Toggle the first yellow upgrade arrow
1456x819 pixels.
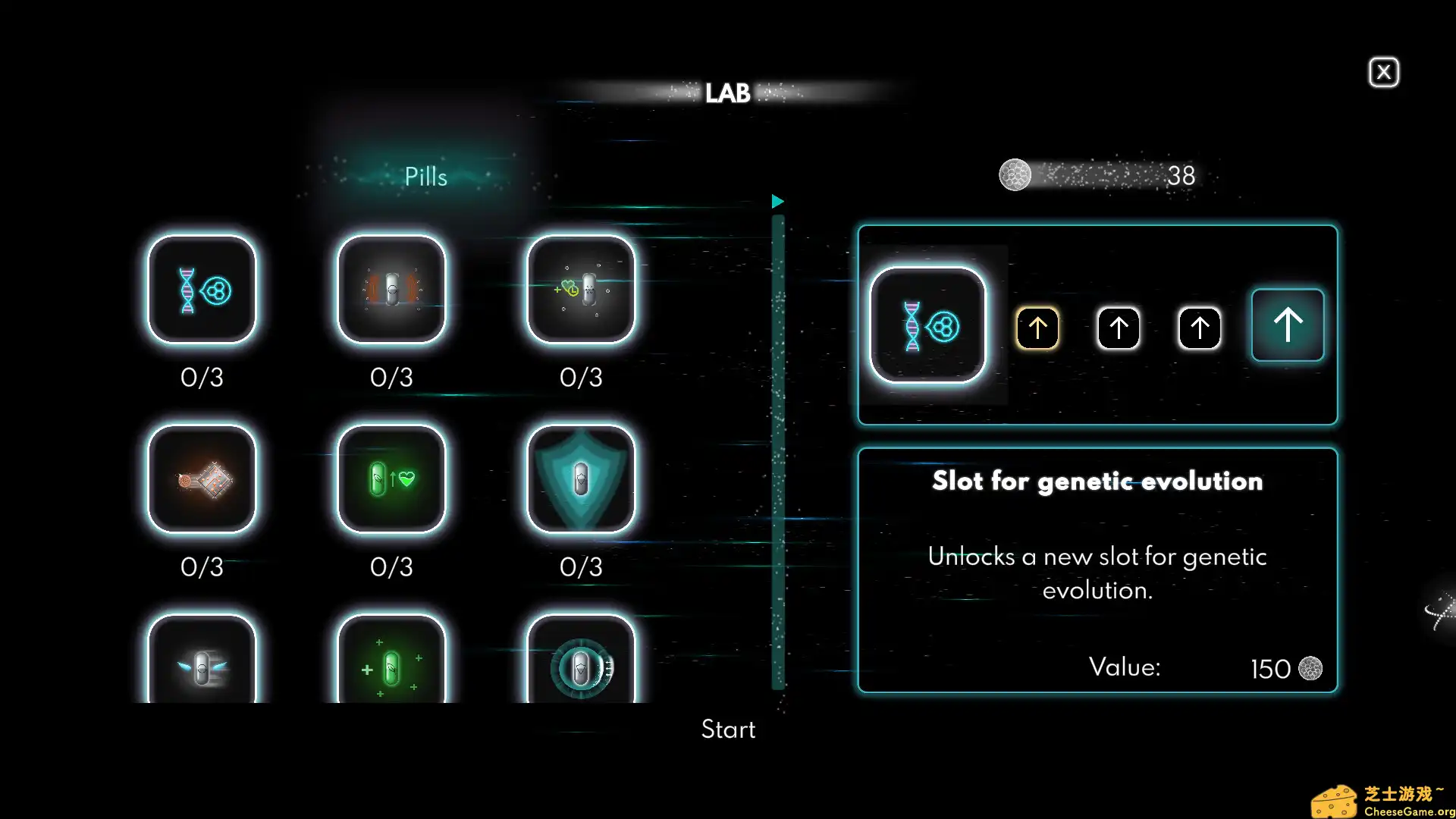[x=1037, y=326]
